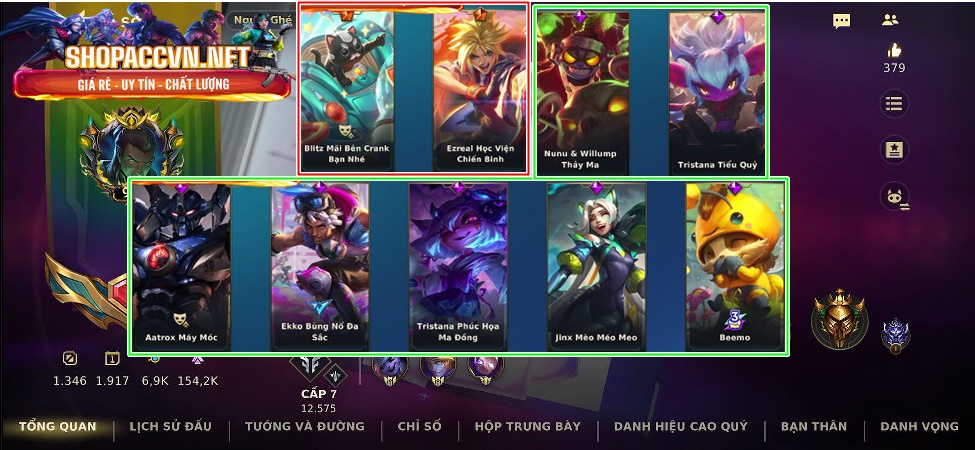
Task: Open the Lịch Sử Đấu tab
Action: click(170, 427)
